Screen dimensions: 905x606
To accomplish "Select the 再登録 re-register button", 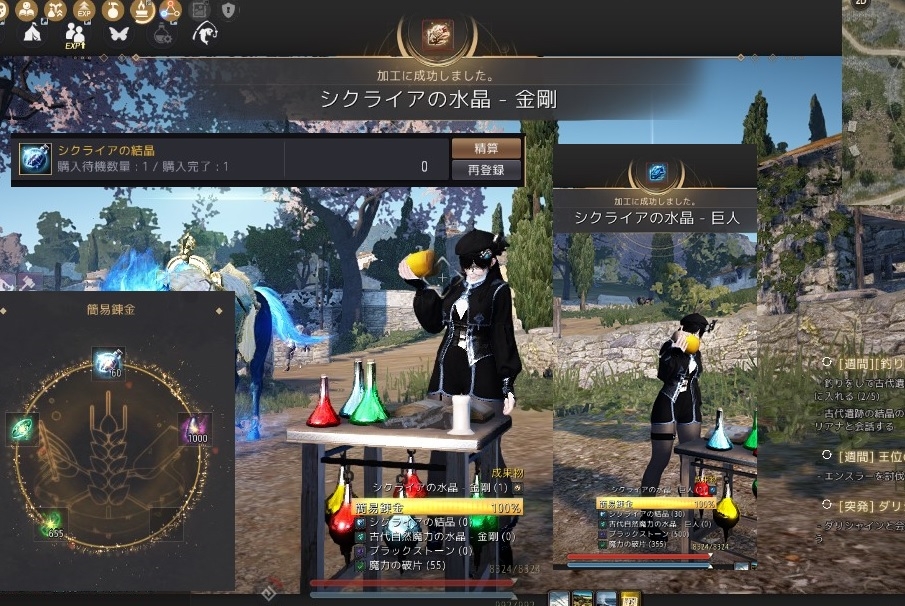I will (x=486, y=170).
